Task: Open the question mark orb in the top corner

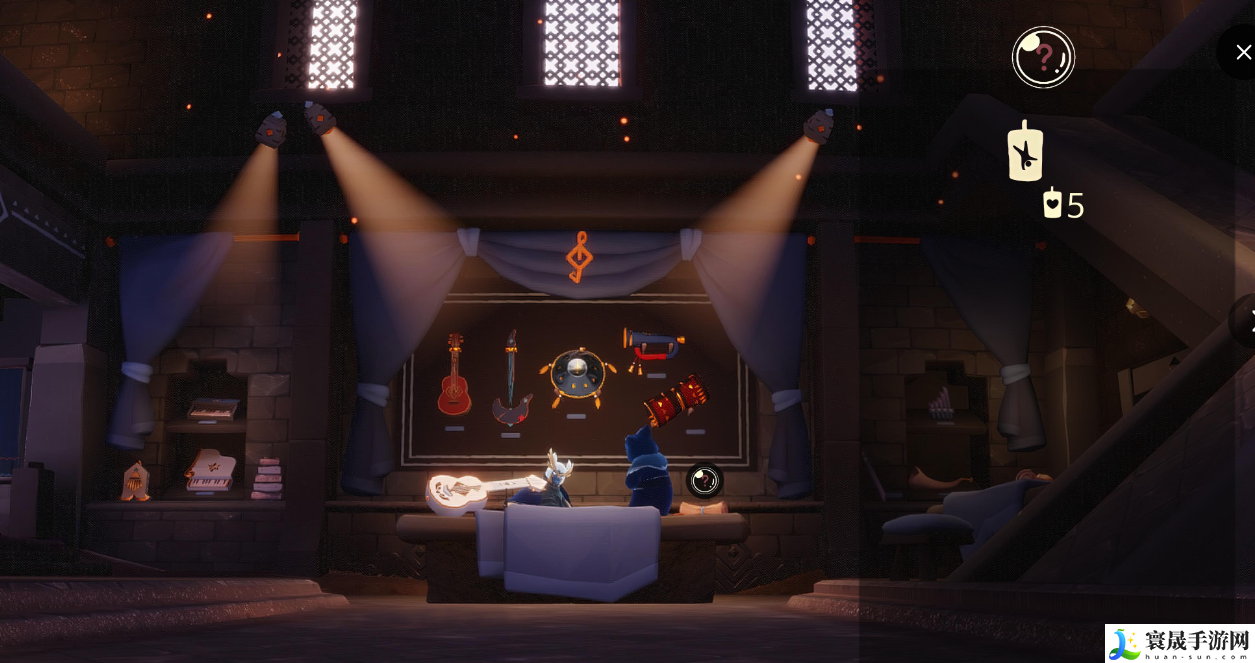Action: 1043,57
